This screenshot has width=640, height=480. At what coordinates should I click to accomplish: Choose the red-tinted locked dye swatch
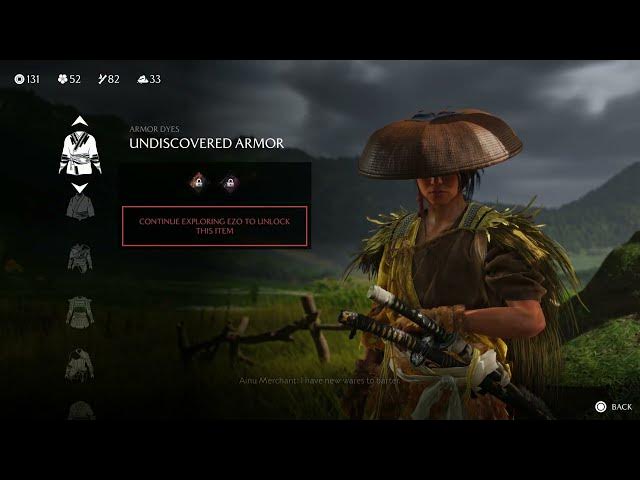point(199,182)
